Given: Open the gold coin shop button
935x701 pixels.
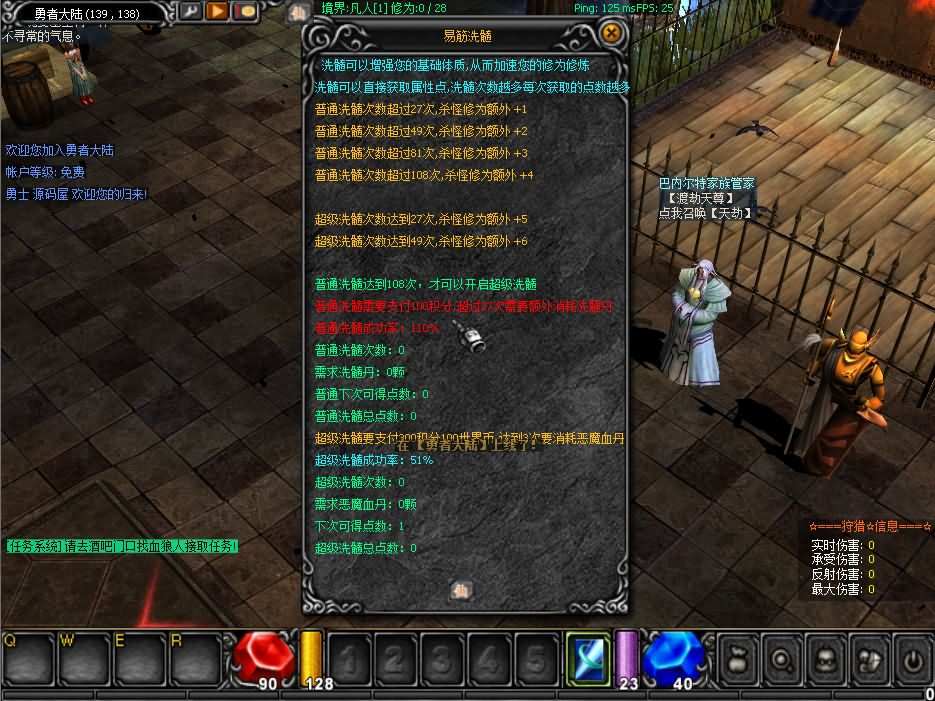Looking at the screenshot, I should 244,11.
